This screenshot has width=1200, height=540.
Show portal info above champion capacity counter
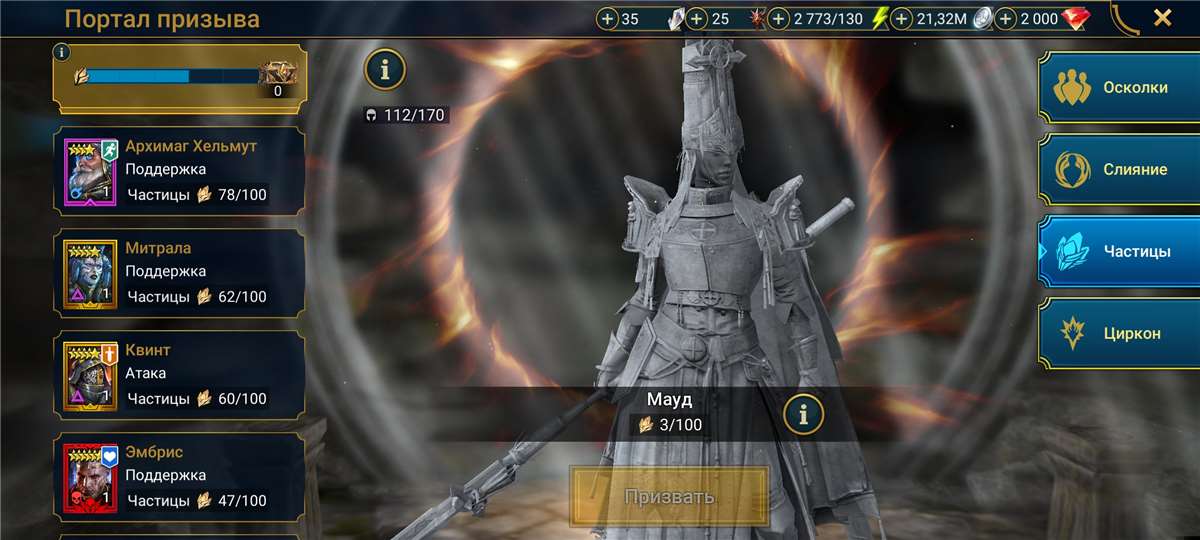[x=385, y=69]
